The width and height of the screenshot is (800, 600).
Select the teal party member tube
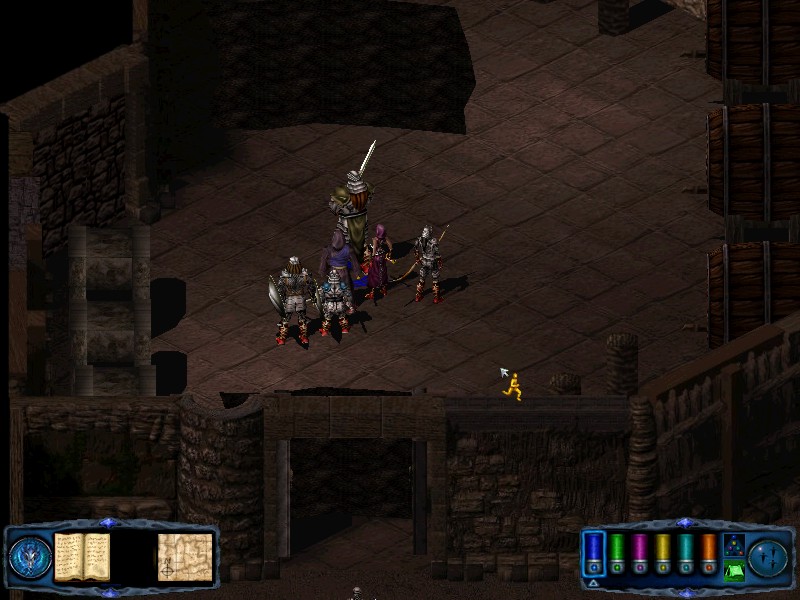coord(685,554)
